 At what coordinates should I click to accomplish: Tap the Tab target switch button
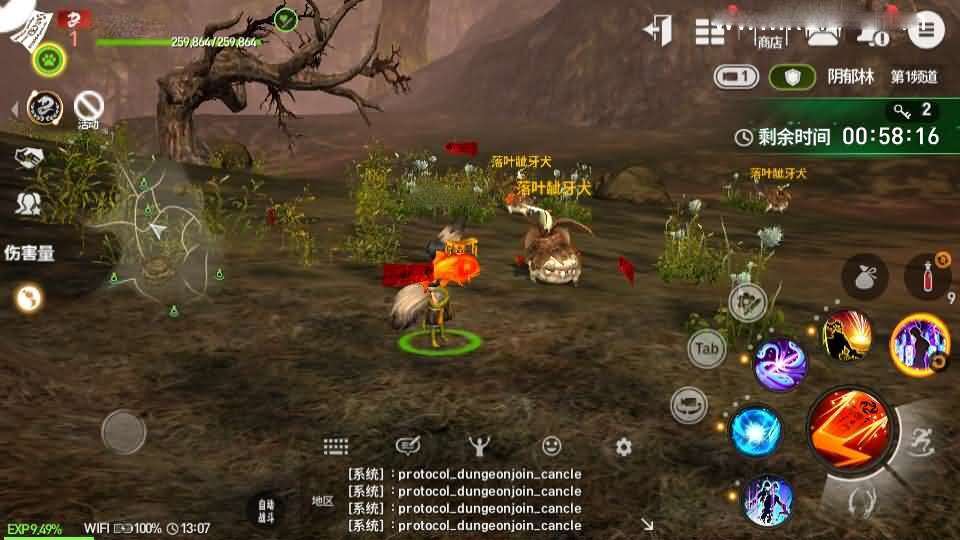coord(707,349)
